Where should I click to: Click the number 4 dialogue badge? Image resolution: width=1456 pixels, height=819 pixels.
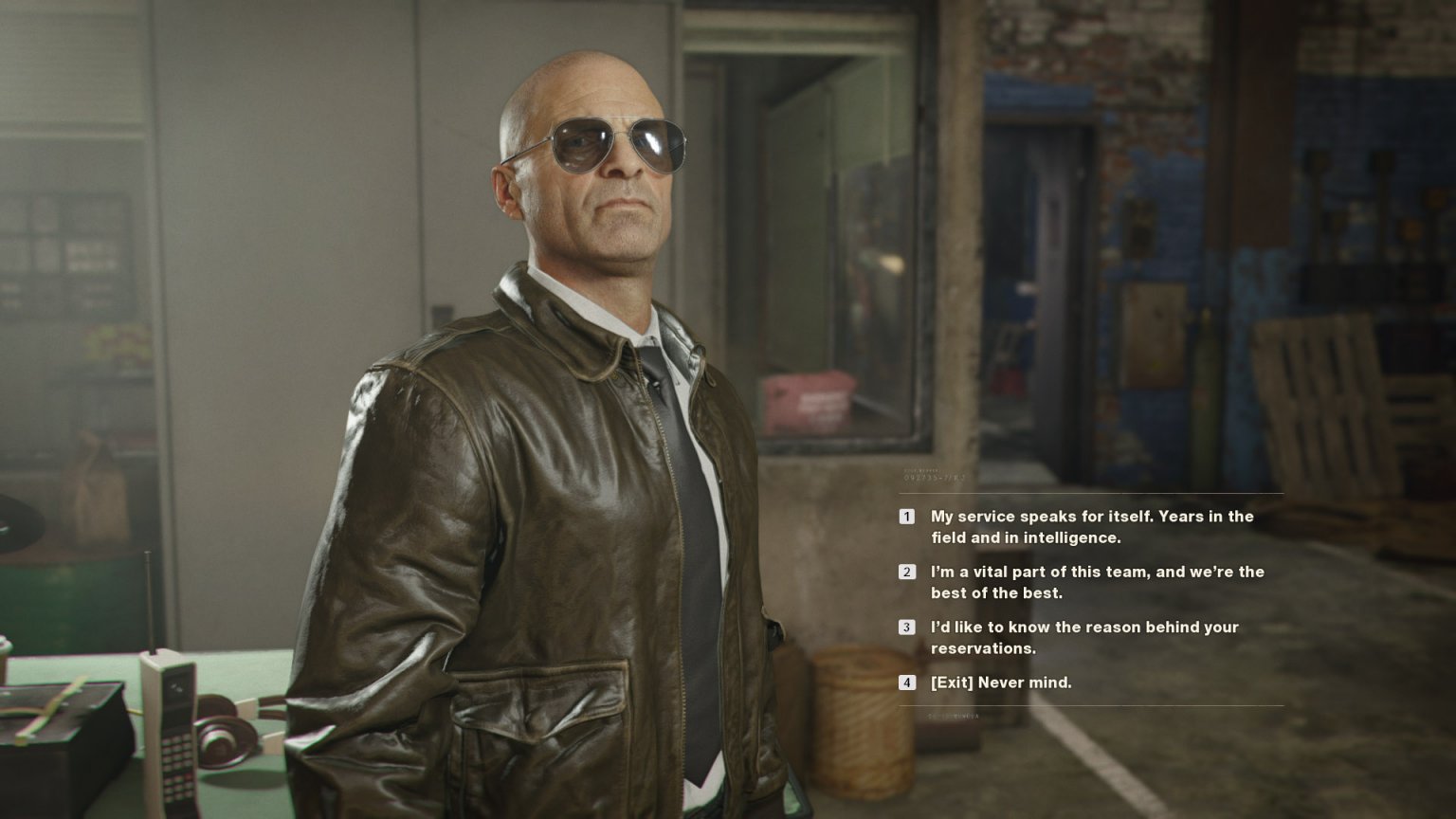pos(907,682)
